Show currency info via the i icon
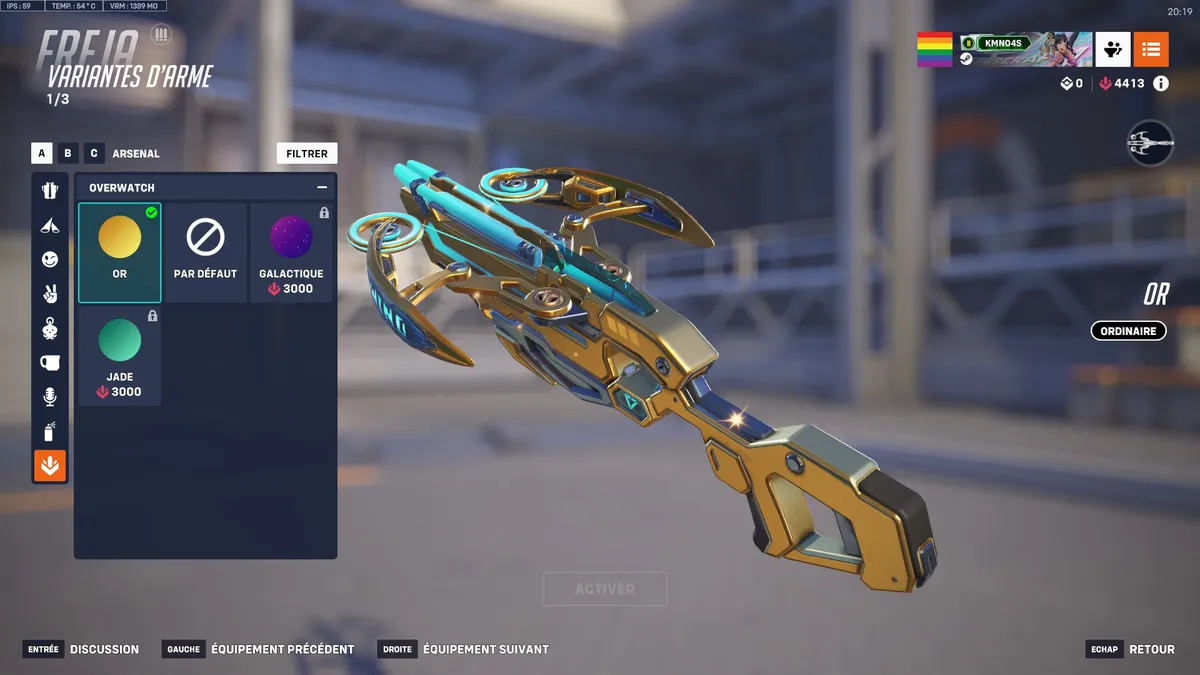1200x675 pixels. coord(1161,84)
